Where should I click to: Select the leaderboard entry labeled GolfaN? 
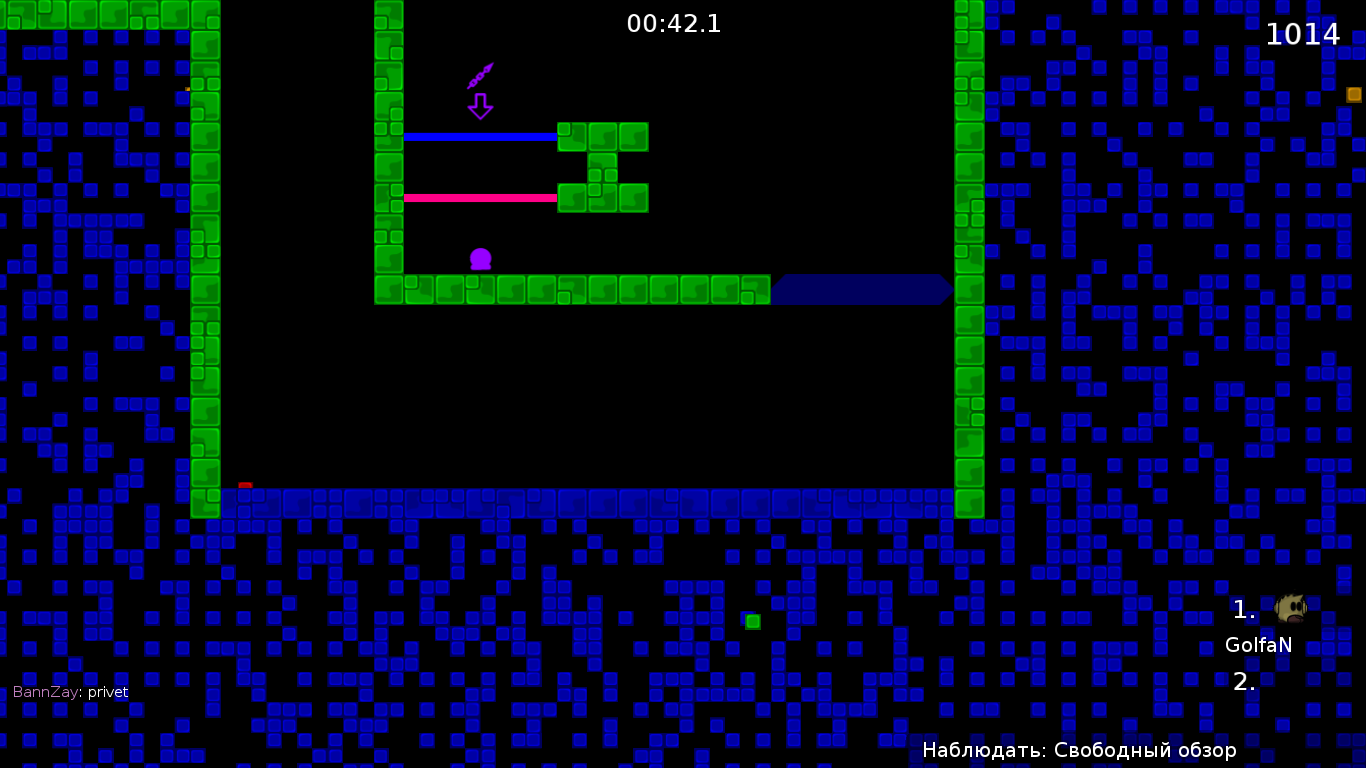coord(1258,645)
